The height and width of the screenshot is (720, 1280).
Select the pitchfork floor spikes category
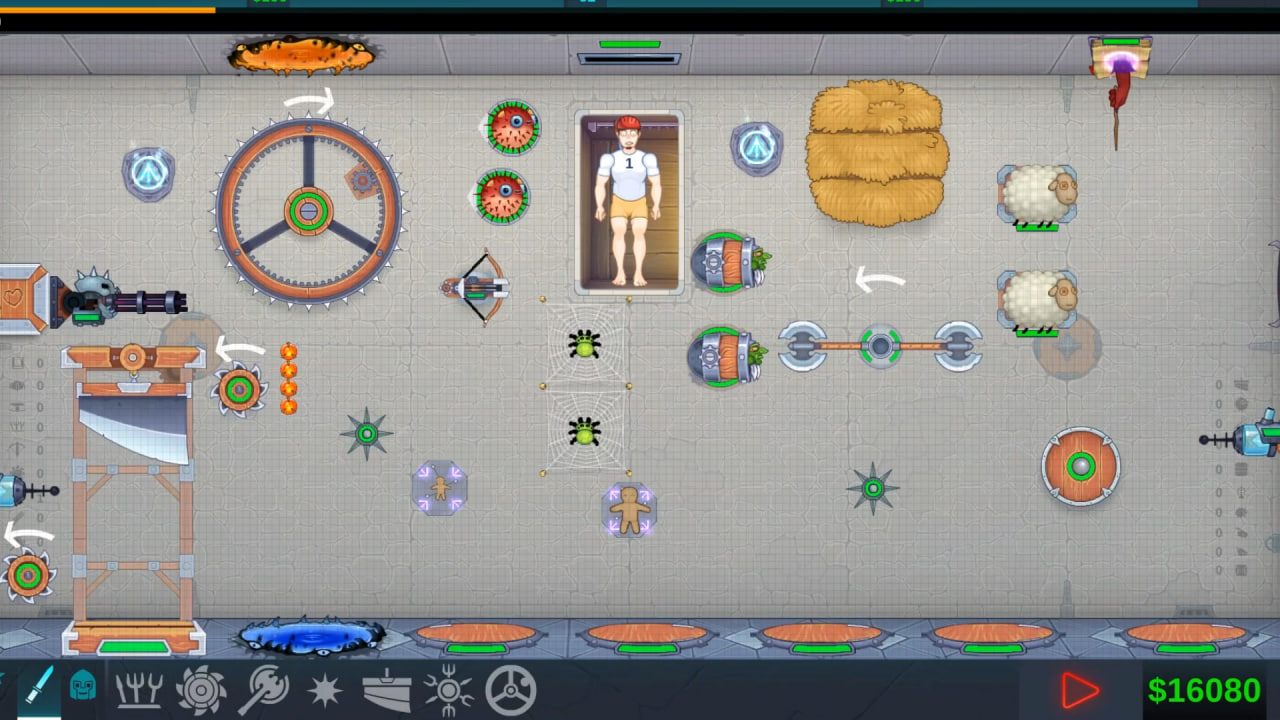(x=140, y=689)
